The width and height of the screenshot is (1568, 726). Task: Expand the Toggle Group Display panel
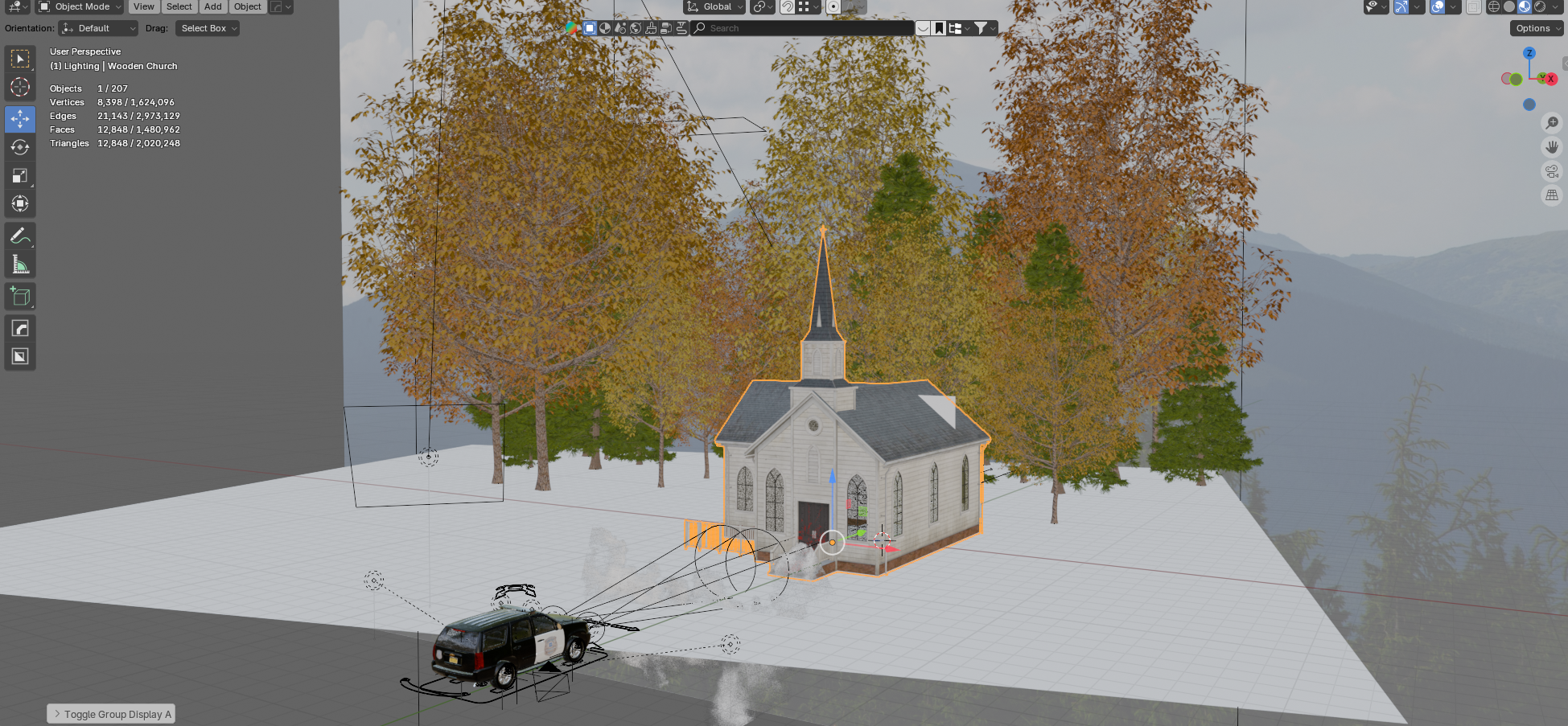(111, 714)
